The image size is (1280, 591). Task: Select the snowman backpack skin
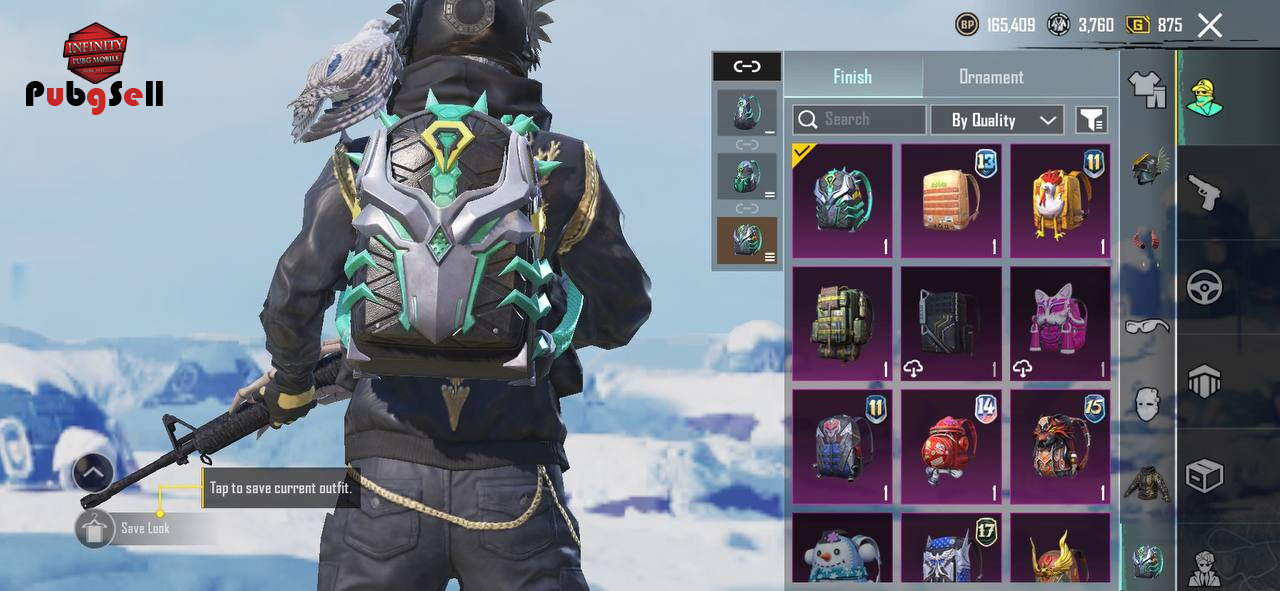tap(842, 550)
